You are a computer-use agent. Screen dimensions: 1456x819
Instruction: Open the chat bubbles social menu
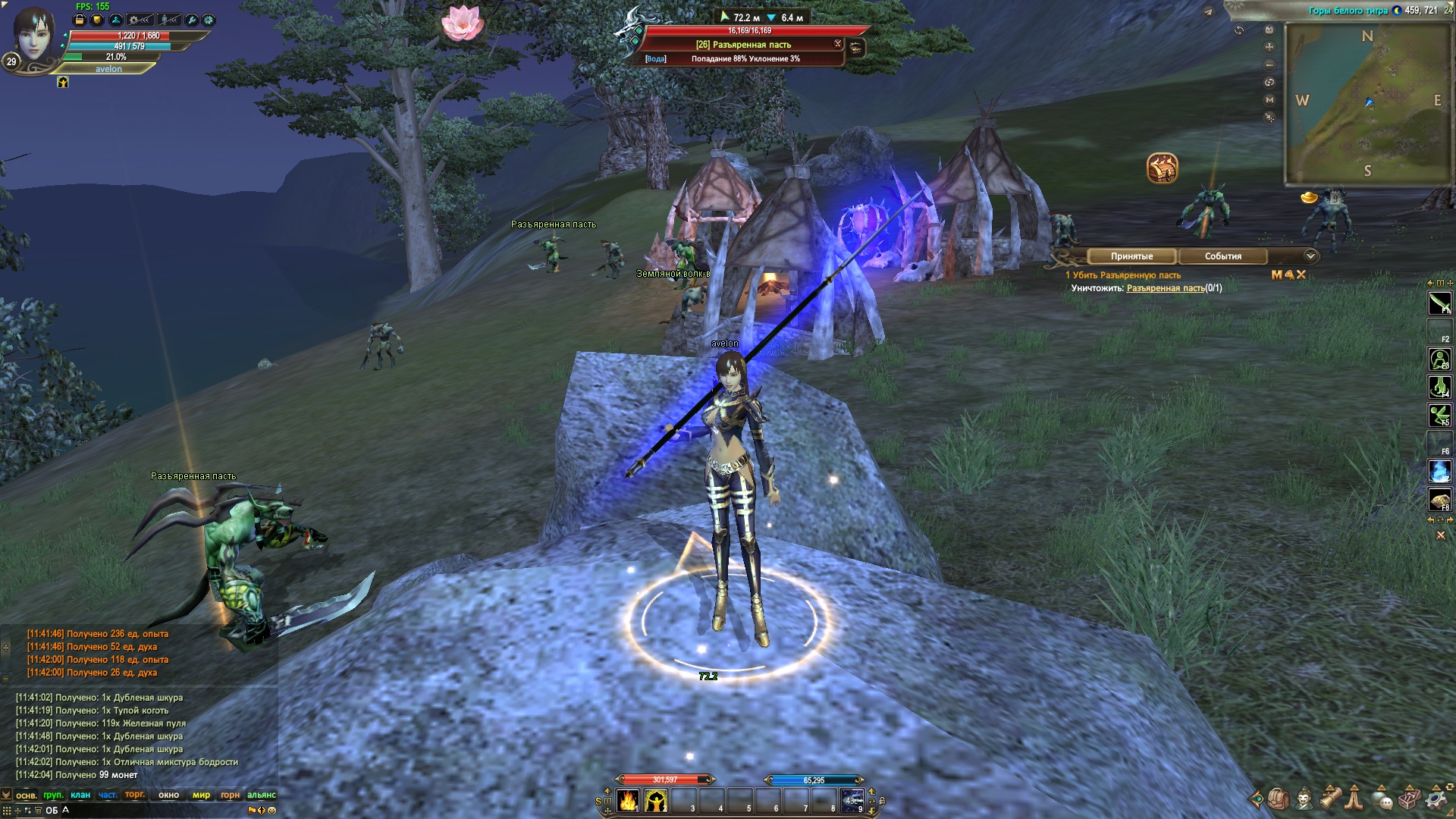click(x=1382, y=799)
